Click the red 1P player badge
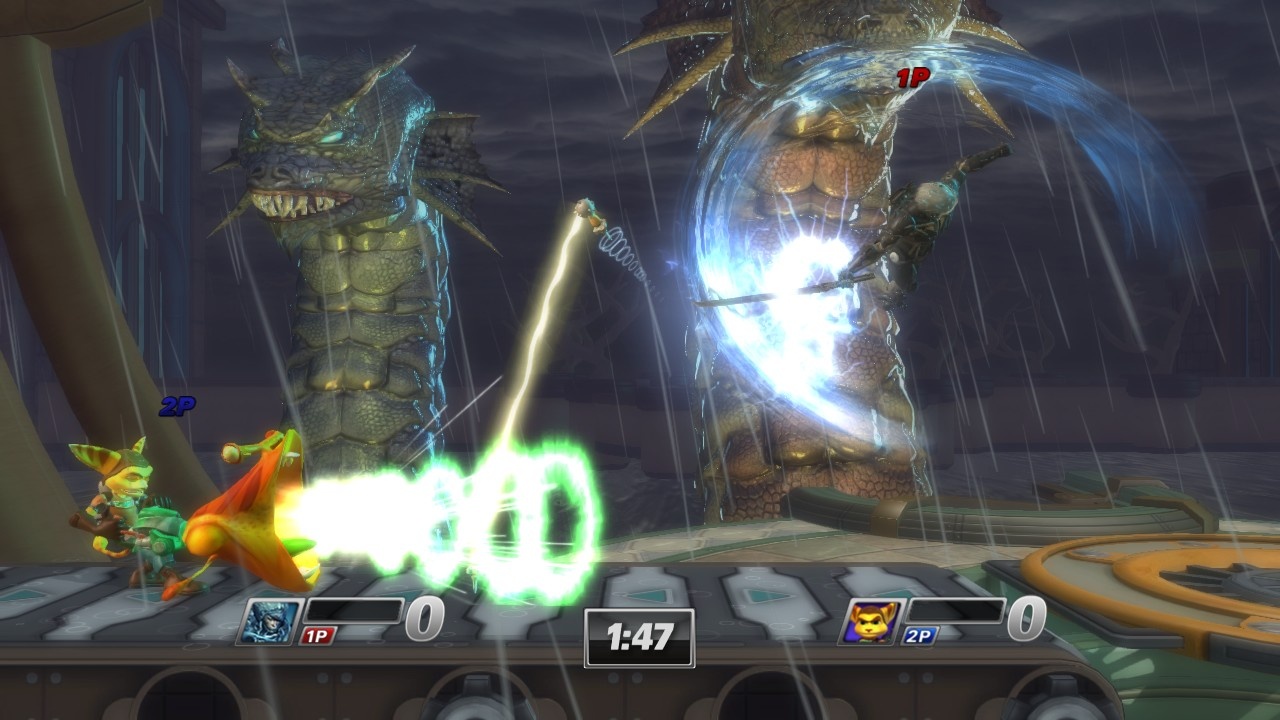This screenshot has width=1280, height=720. pyautogui.click(x=319, y=636)
